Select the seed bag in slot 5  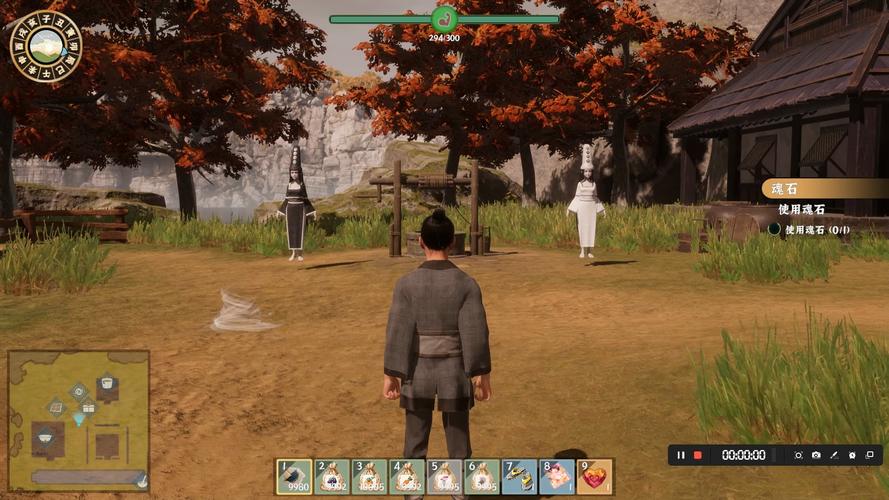coord(445,477)
